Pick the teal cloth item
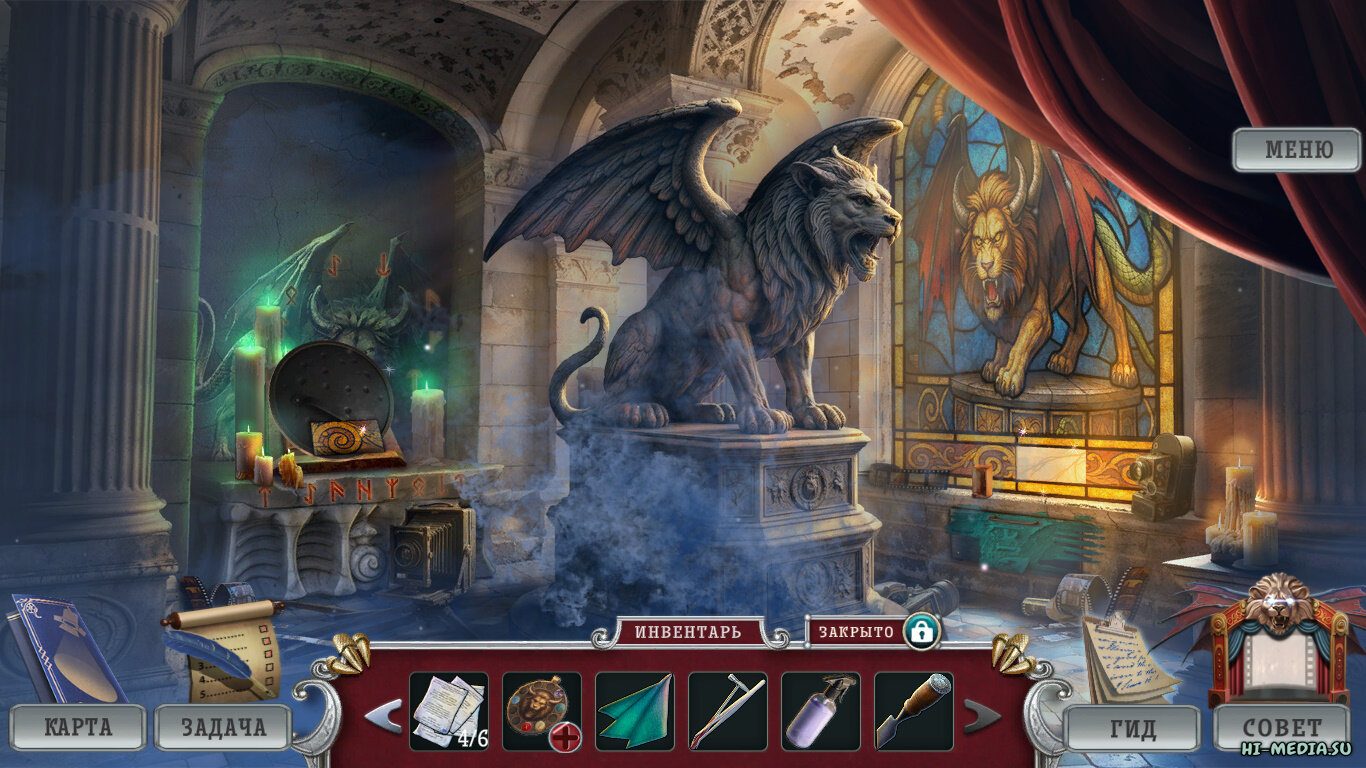 [x=634, y=711]
